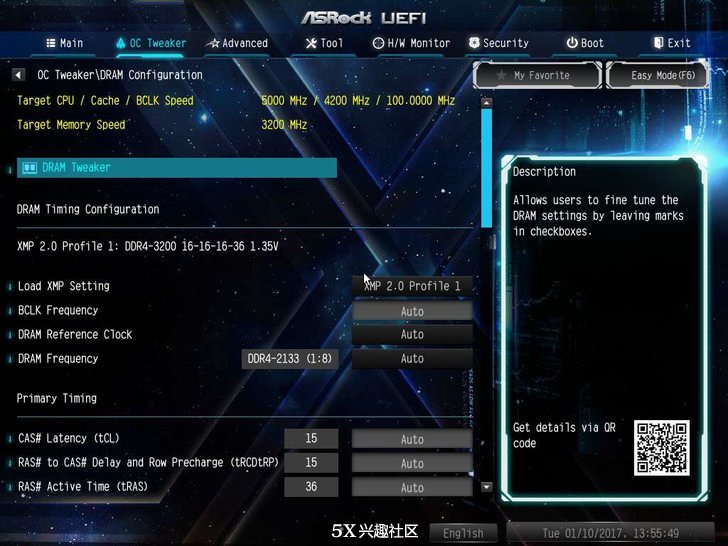The width and height of the screenshot is (728, 546).
Task: Select the tRAS Auto value field
Action: [412, 487]
